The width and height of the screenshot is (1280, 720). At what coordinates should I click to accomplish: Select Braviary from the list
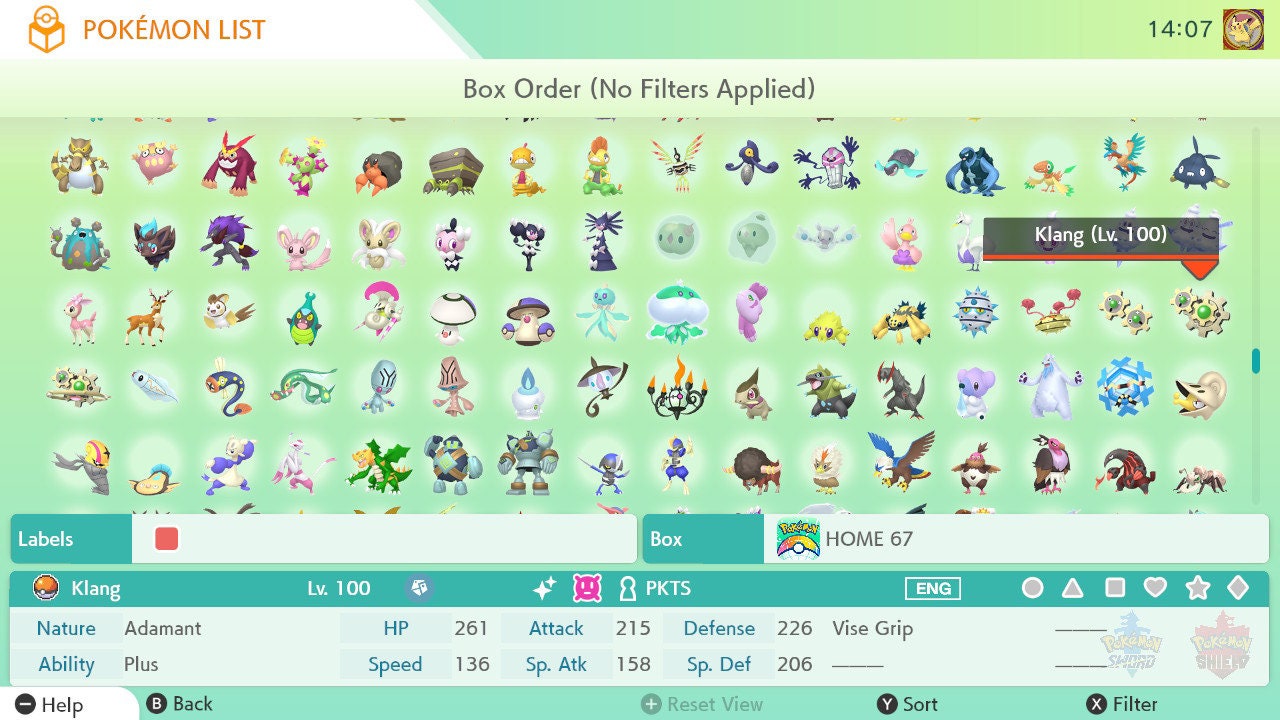pos(901,461)
